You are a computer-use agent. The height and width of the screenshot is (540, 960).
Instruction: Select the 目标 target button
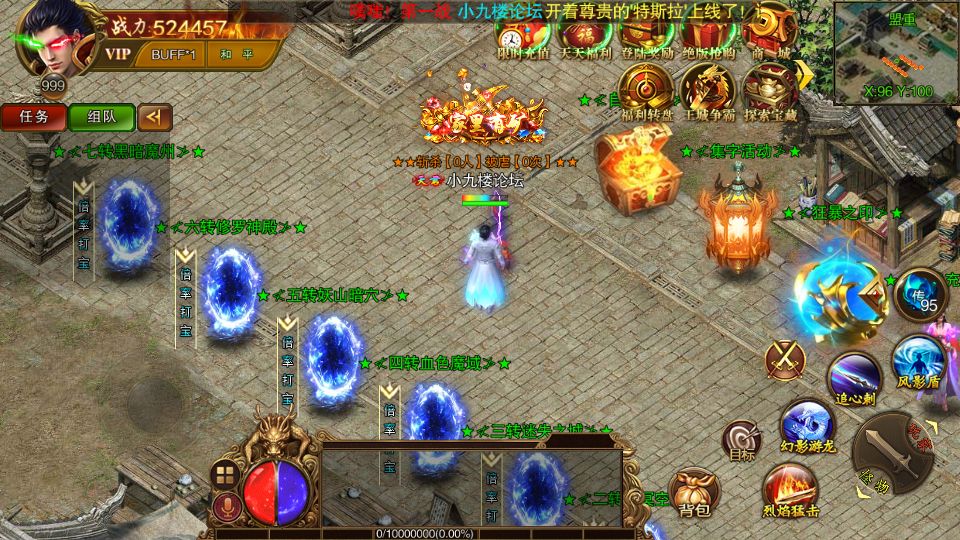click(742, 440)
